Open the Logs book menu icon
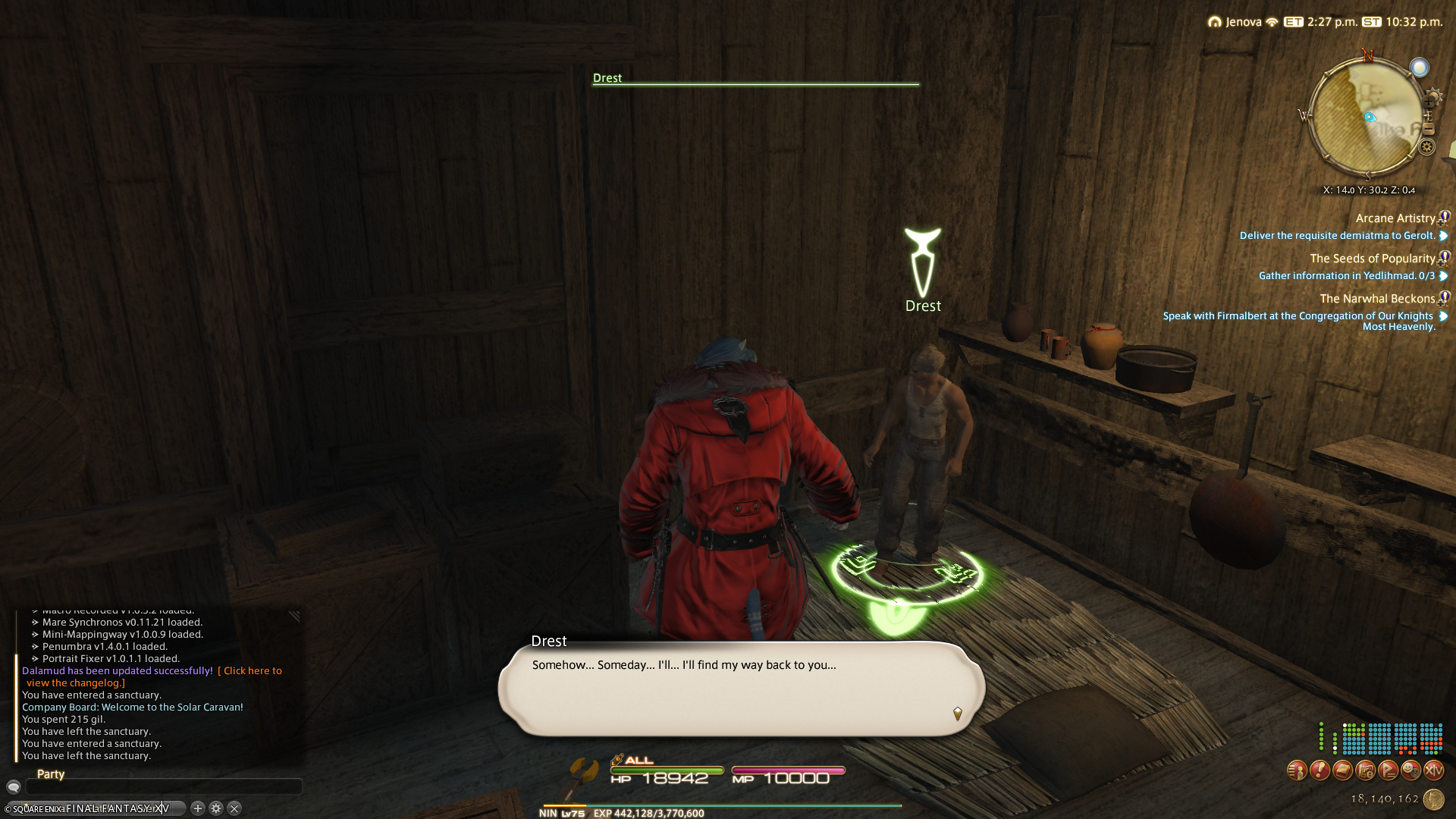Screen dimensions: 1456x819 [x=1342, y=771]
